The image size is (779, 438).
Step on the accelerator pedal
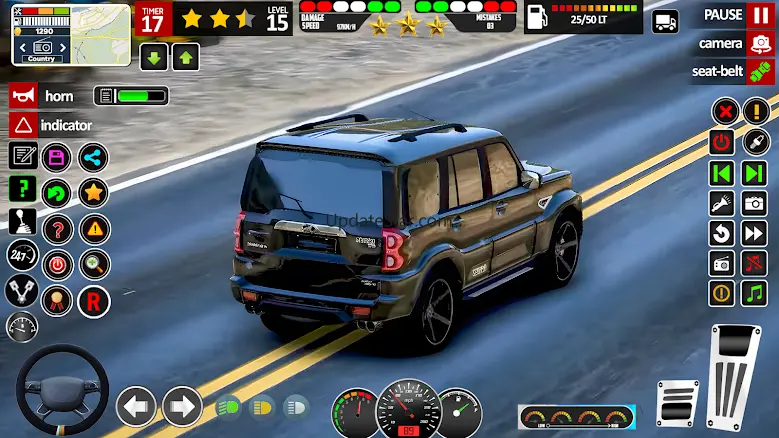tap(735, 376)
